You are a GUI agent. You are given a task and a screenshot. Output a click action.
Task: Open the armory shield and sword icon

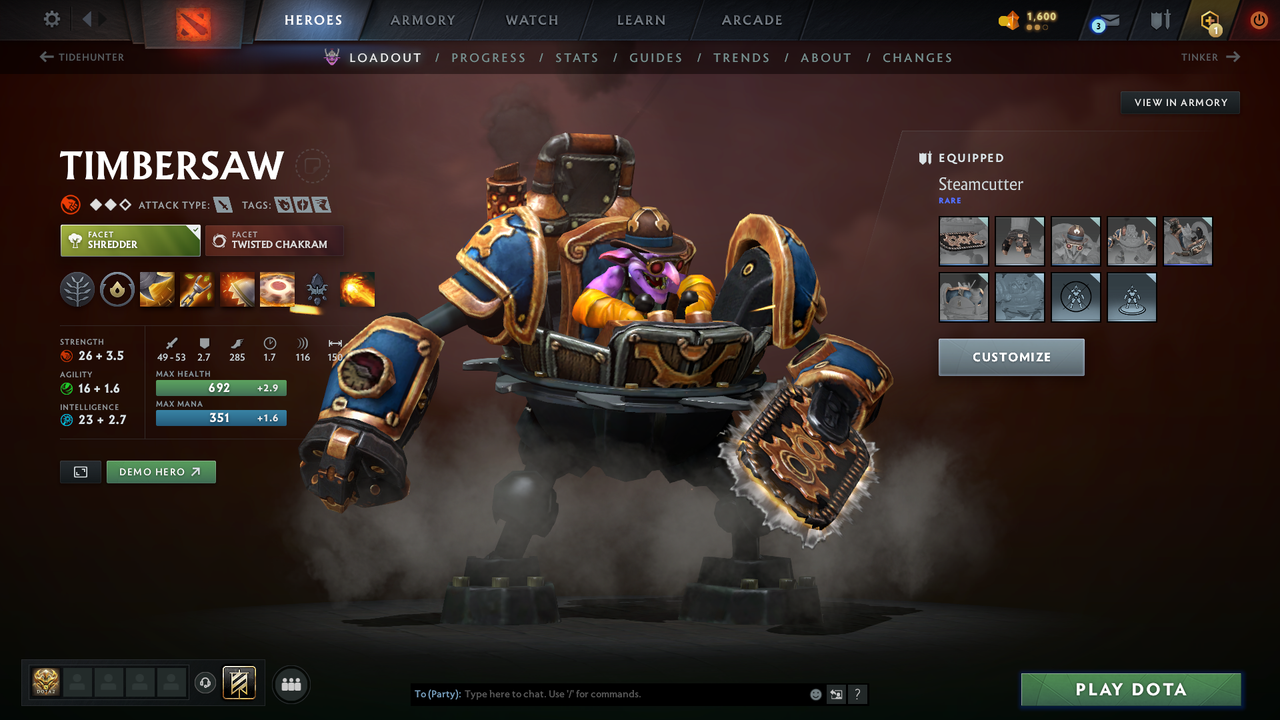(1161, 19)
